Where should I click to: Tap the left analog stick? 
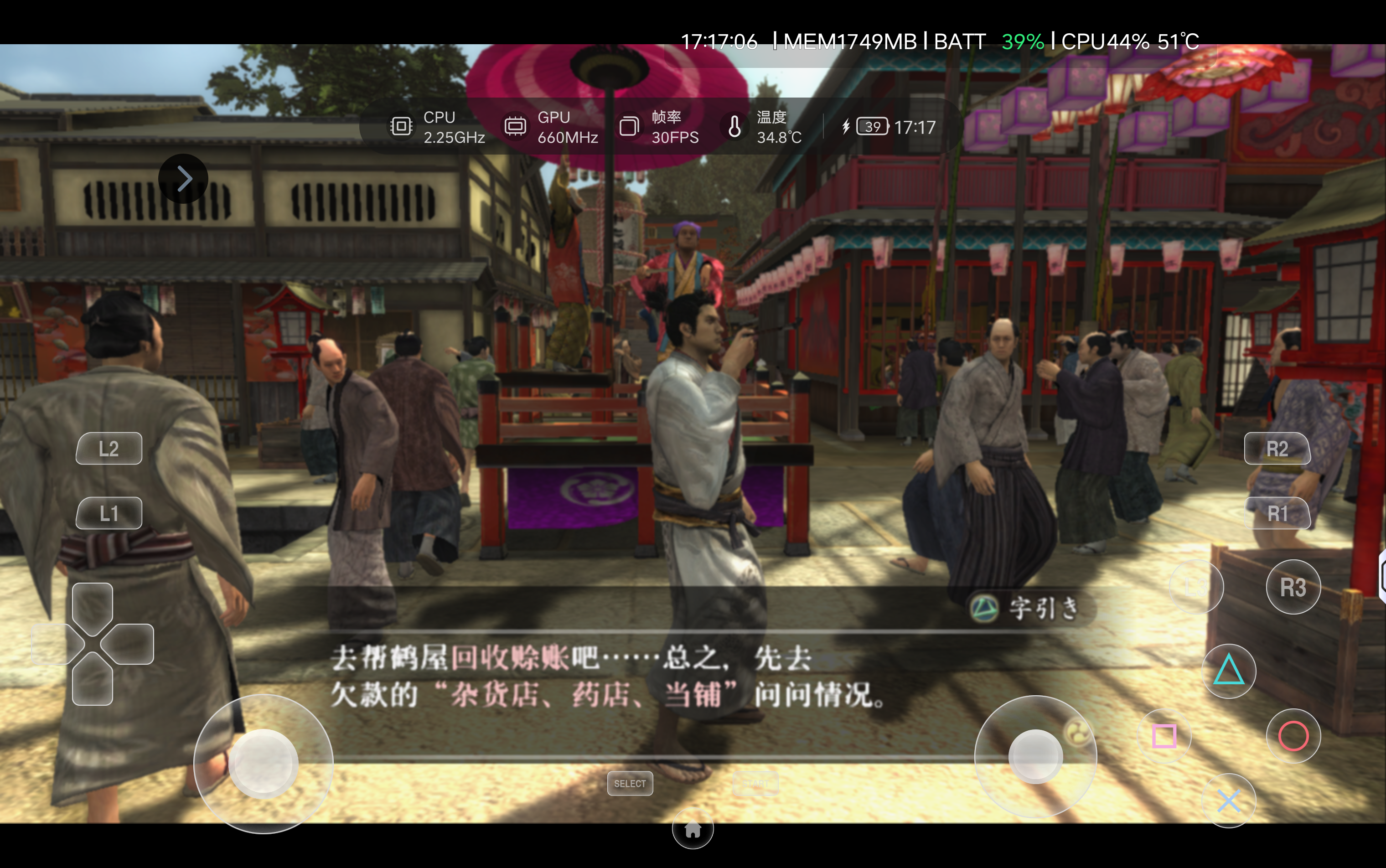click(264, 764)
